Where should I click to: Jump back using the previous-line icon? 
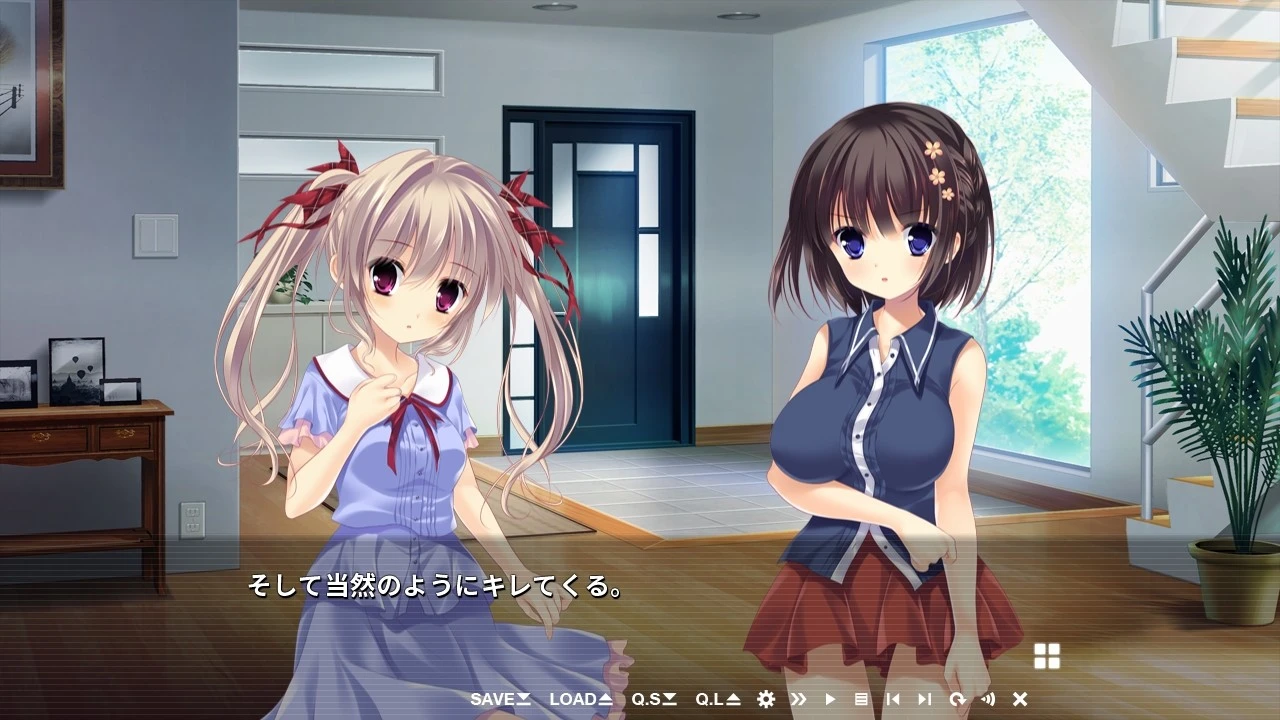893,700
